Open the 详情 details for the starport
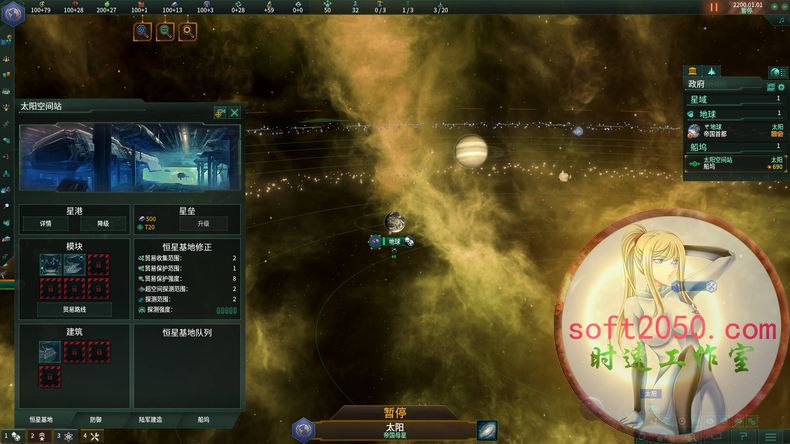The height and width of the screenshot is (444, 790). pos(45,223)
